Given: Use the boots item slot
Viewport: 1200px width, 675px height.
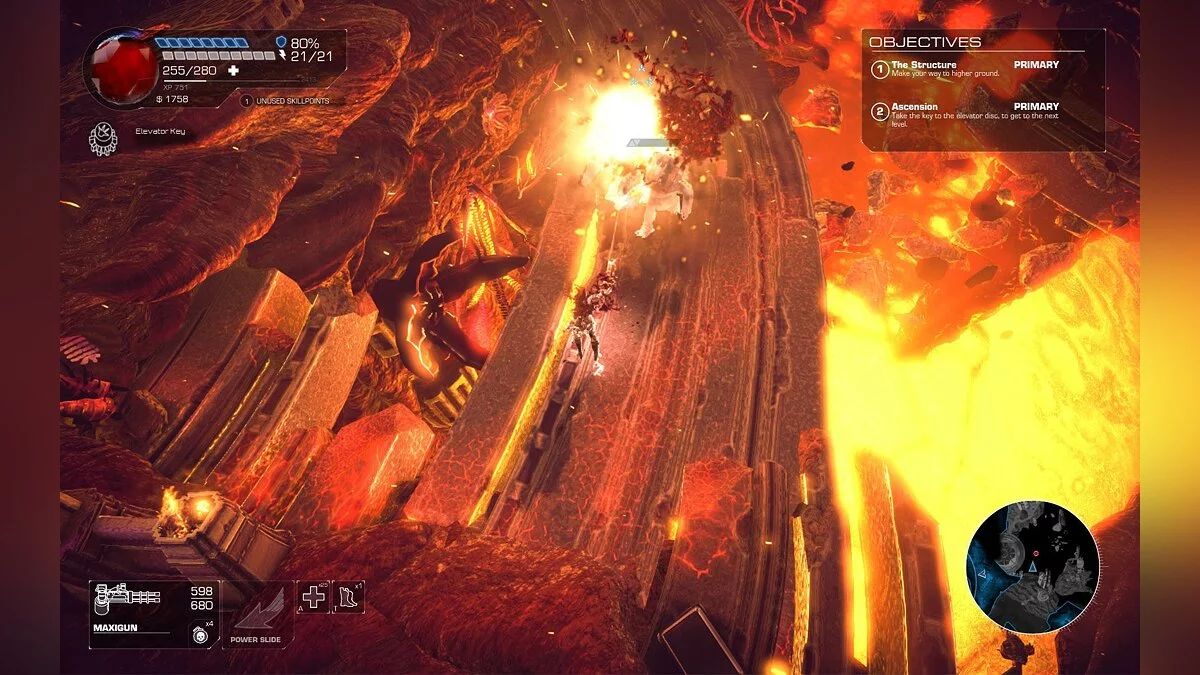Looking at the screenshot, I should coord(348,597).
